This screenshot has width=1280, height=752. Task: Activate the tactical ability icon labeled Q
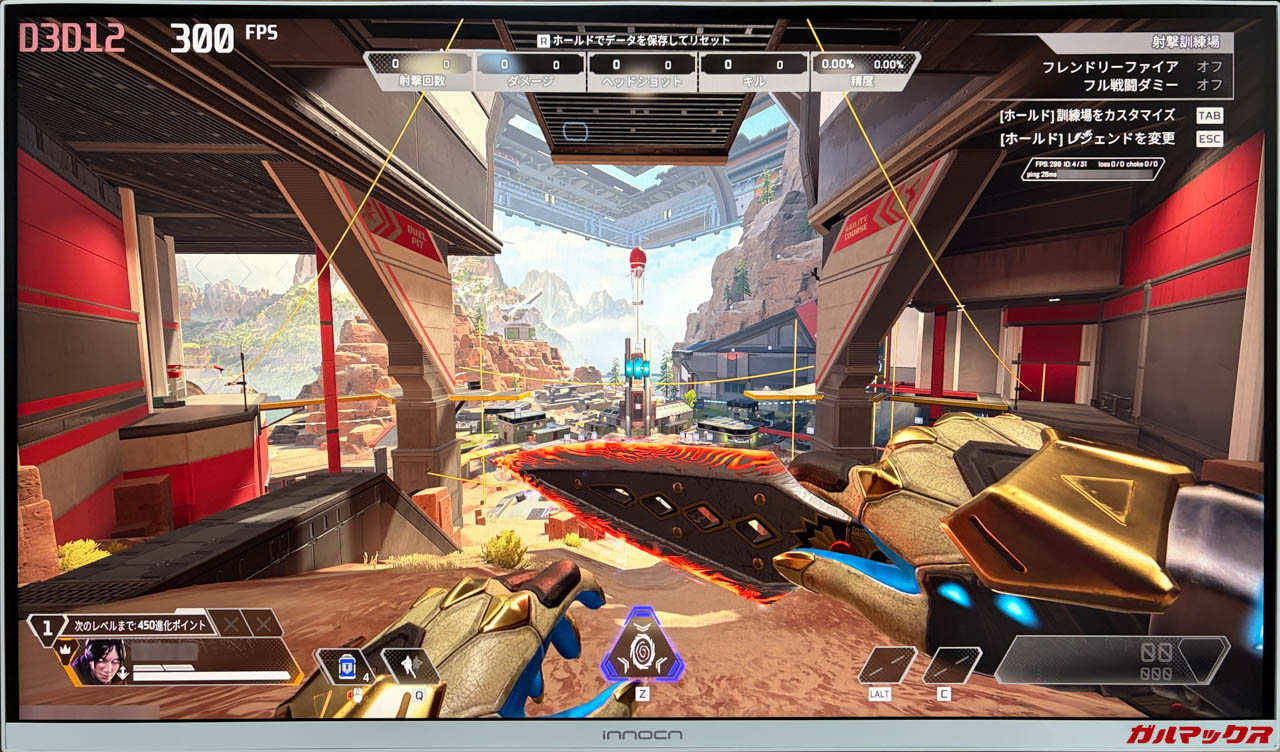tap(411, 665)
